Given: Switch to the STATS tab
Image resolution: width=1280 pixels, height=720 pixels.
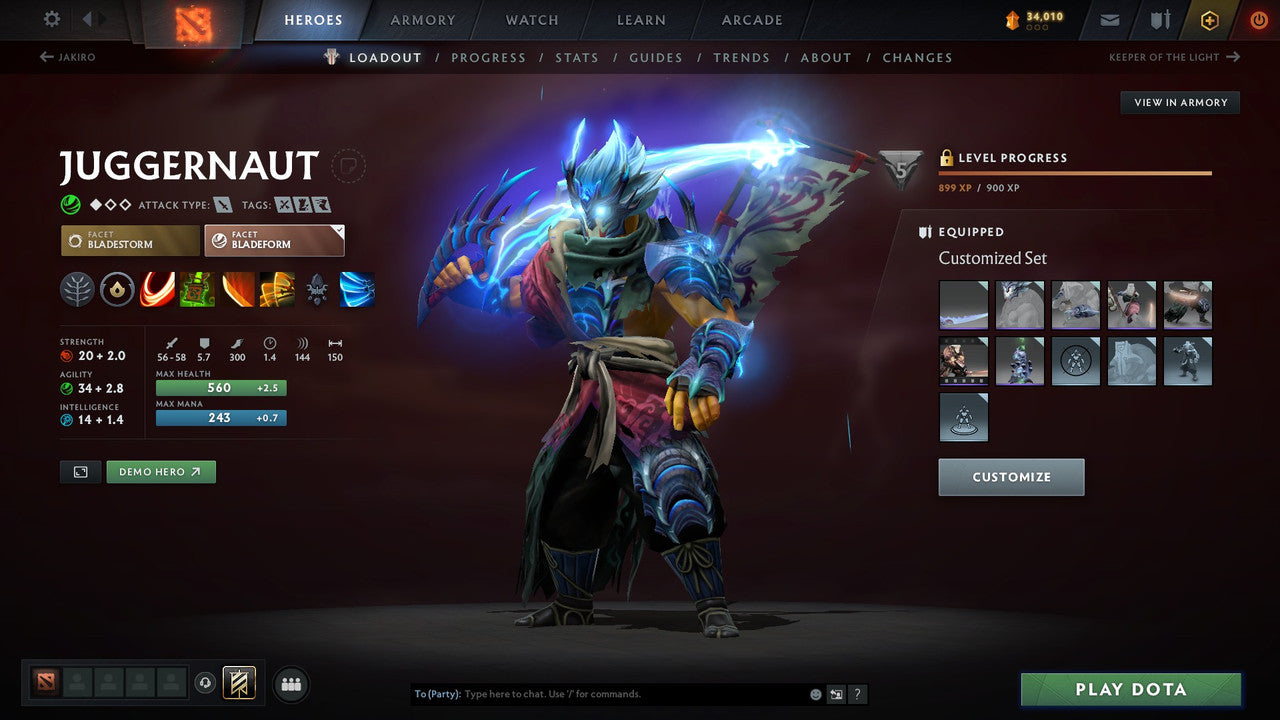Looking at the screenshot, I should (x=577, y=57).
